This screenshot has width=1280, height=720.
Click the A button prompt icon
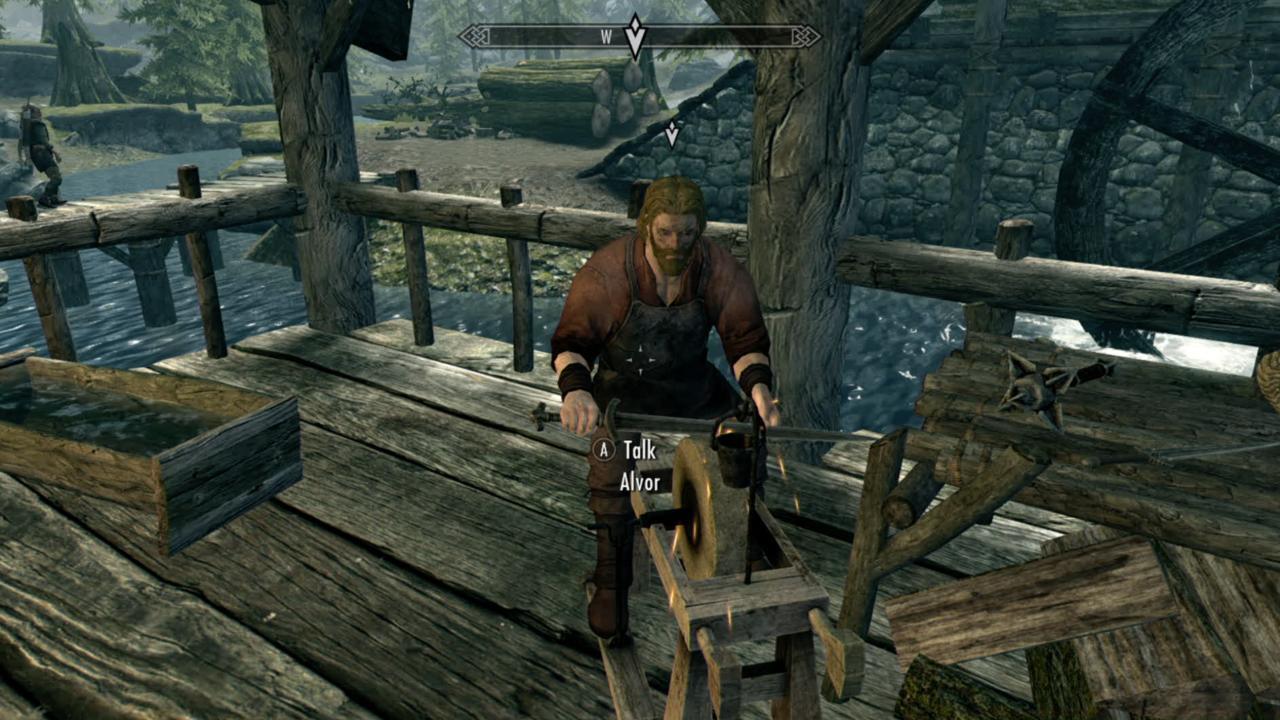click(602, 451)
